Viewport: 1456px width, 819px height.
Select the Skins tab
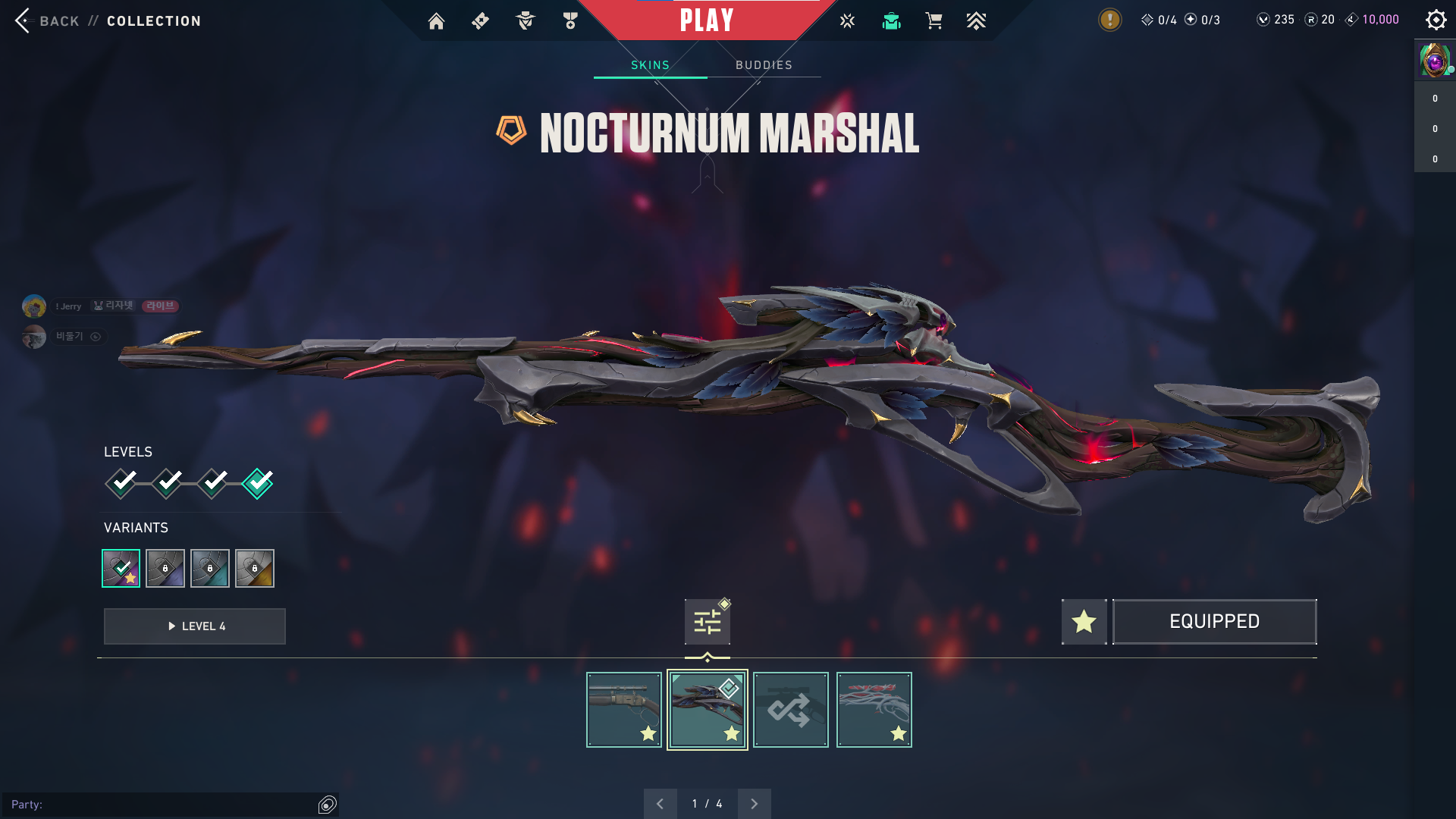tap(650, 65)
